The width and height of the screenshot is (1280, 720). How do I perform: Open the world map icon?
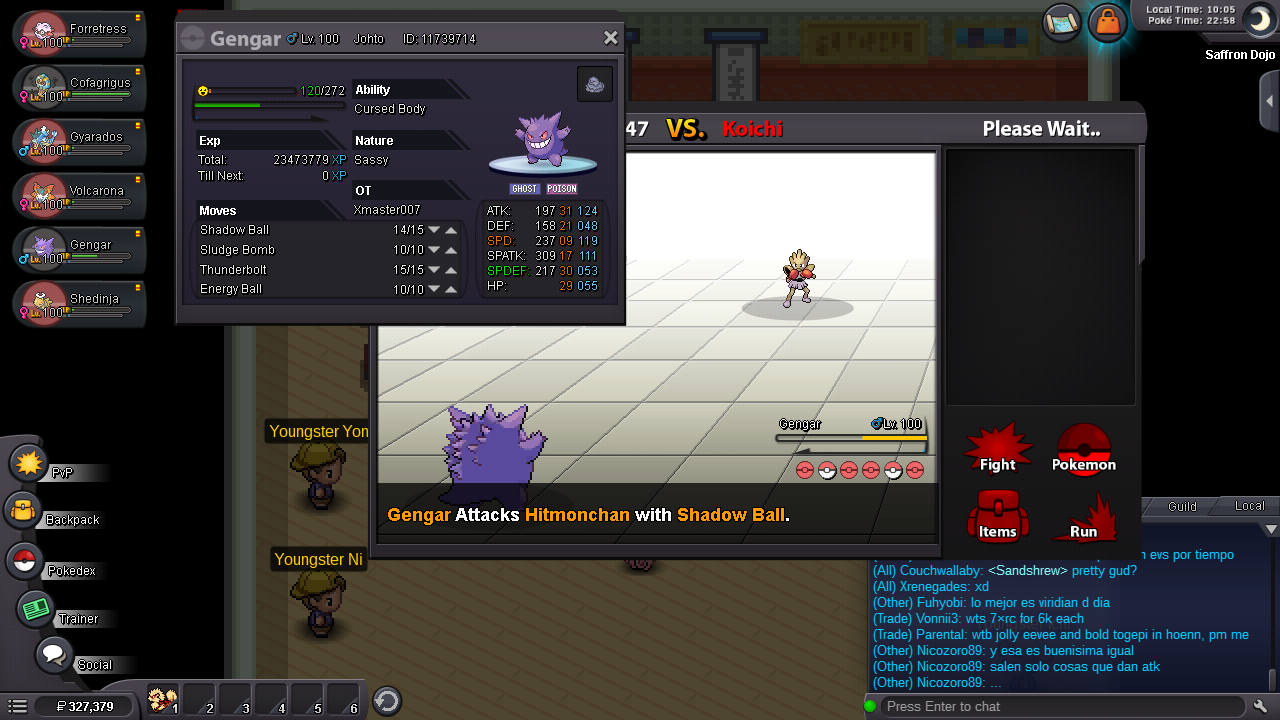pos(1061,21)
